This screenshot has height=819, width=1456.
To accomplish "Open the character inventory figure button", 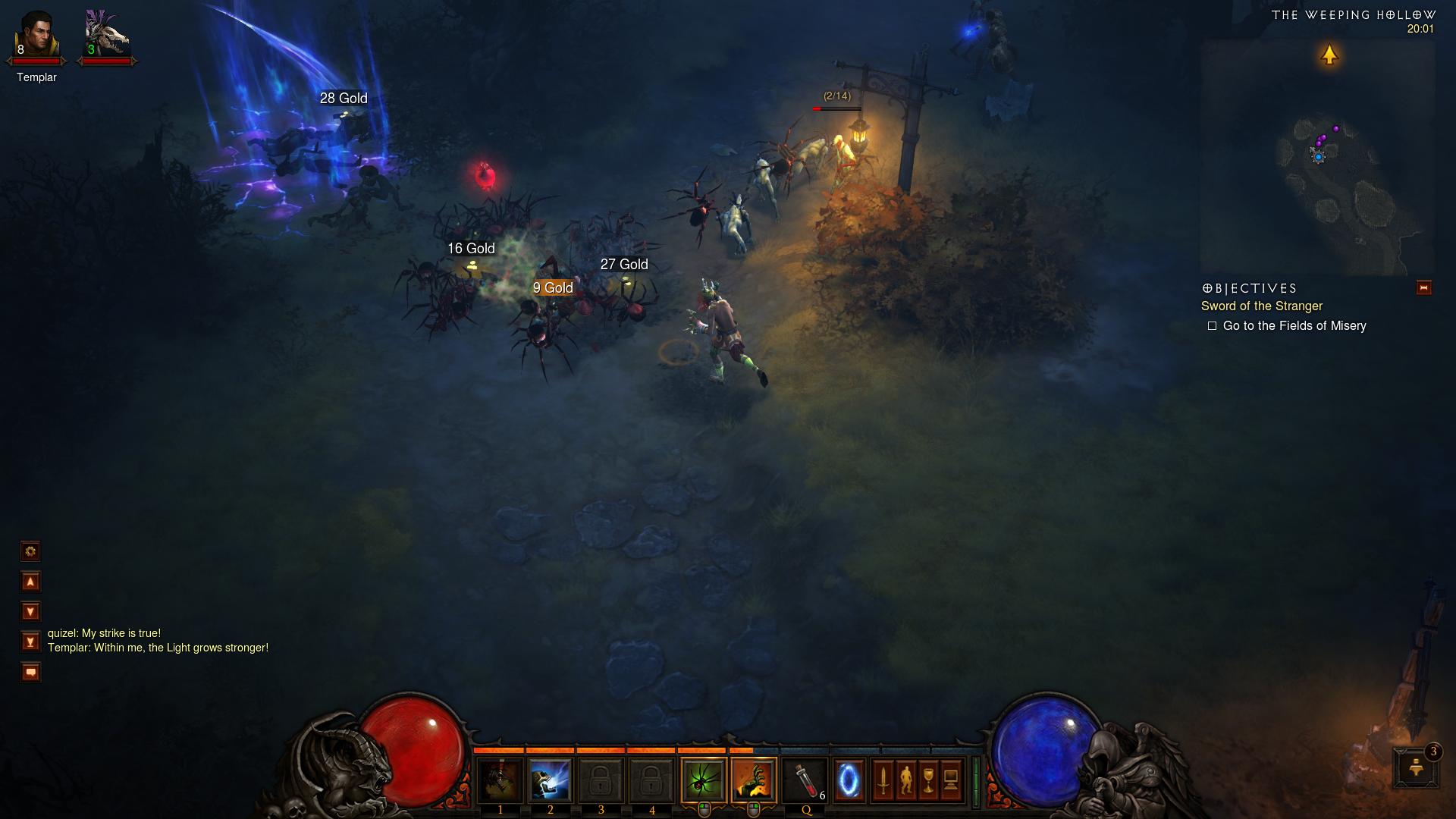I will click(905, 780).
